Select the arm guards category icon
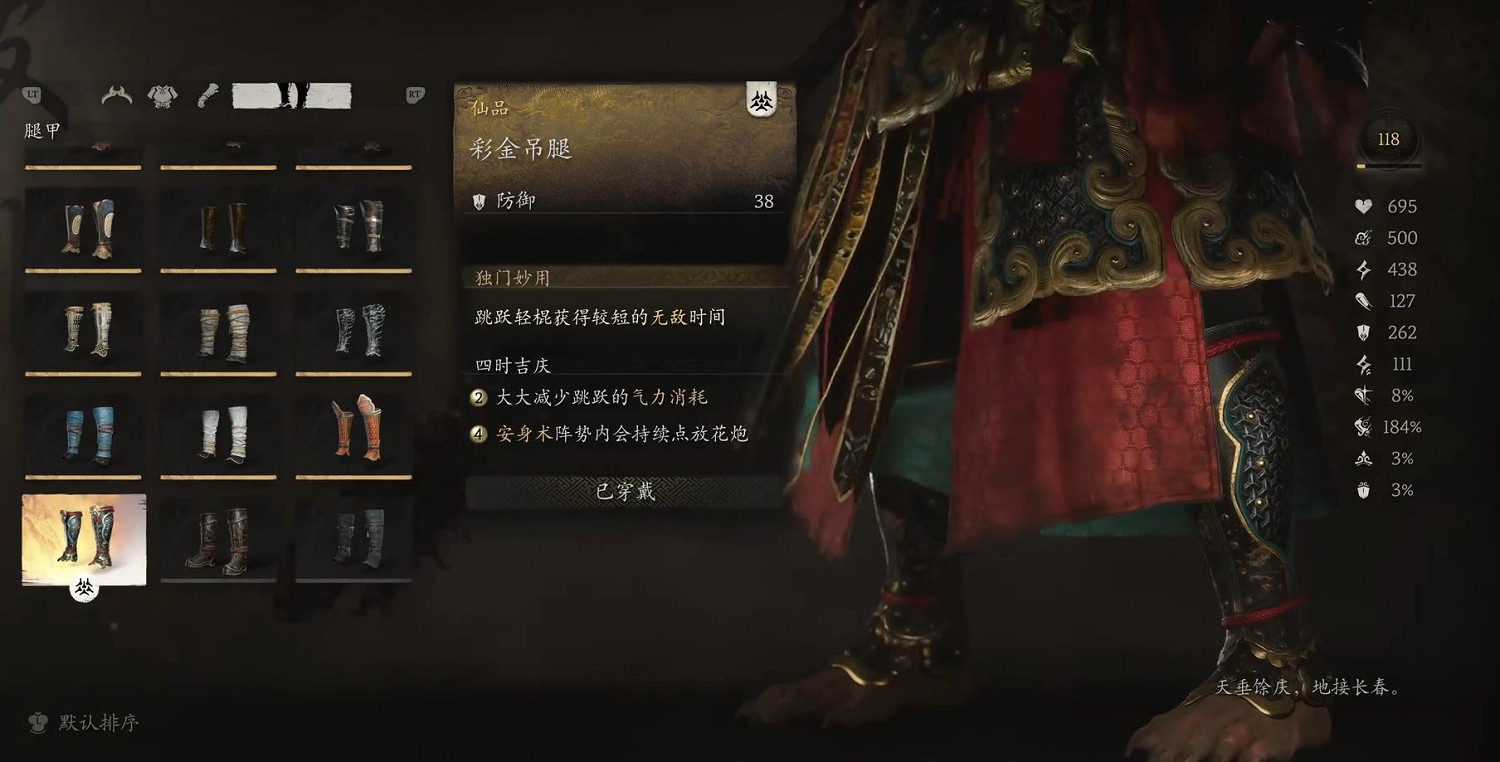The image size is (1500, 762). pyautogui.click(x=206, y=97)
